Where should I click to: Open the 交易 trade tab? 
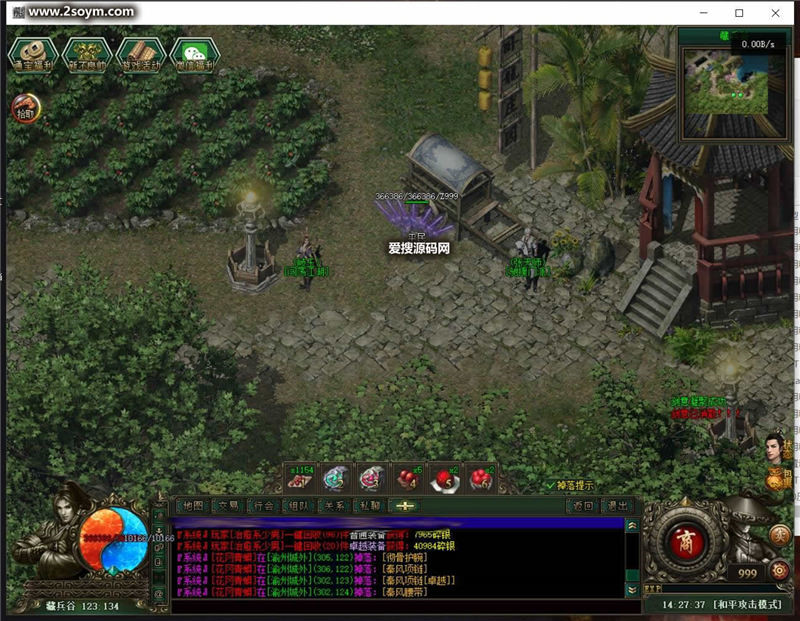click(228, 506)
